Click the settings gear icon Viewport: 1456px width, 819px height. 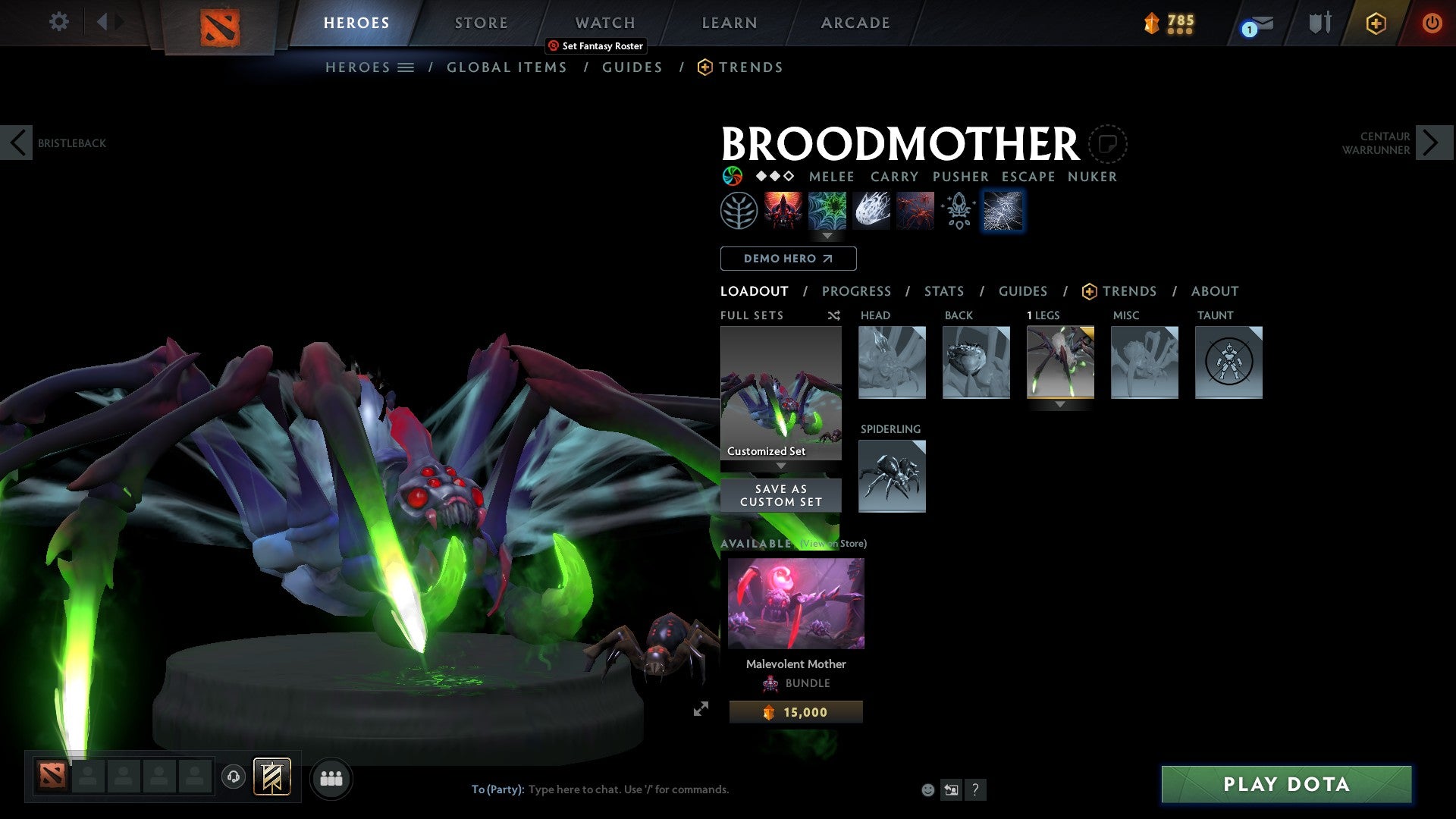tap(58, 22)
